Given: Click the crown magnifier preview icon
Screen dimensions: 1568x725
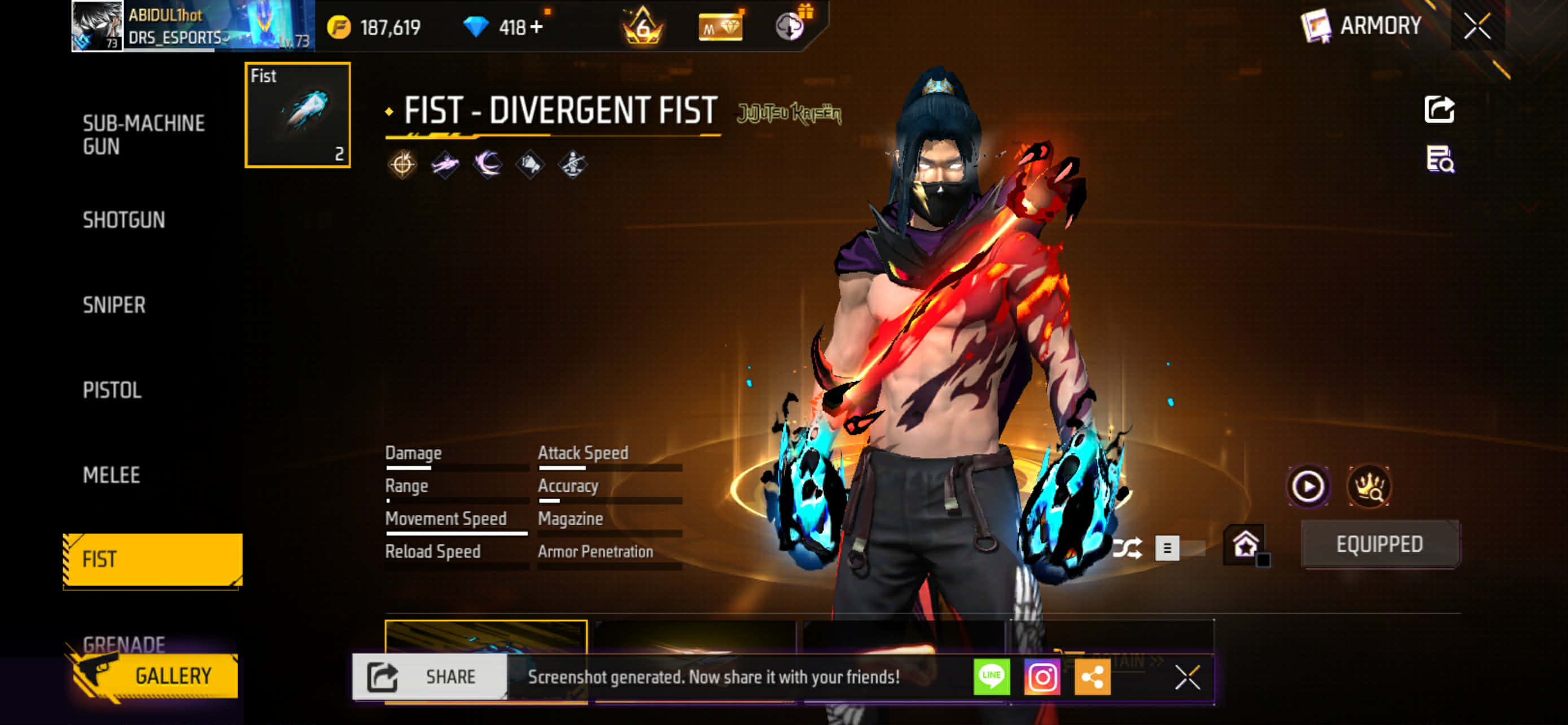Looking at the screenshot, I should (x=1368, y=486).
